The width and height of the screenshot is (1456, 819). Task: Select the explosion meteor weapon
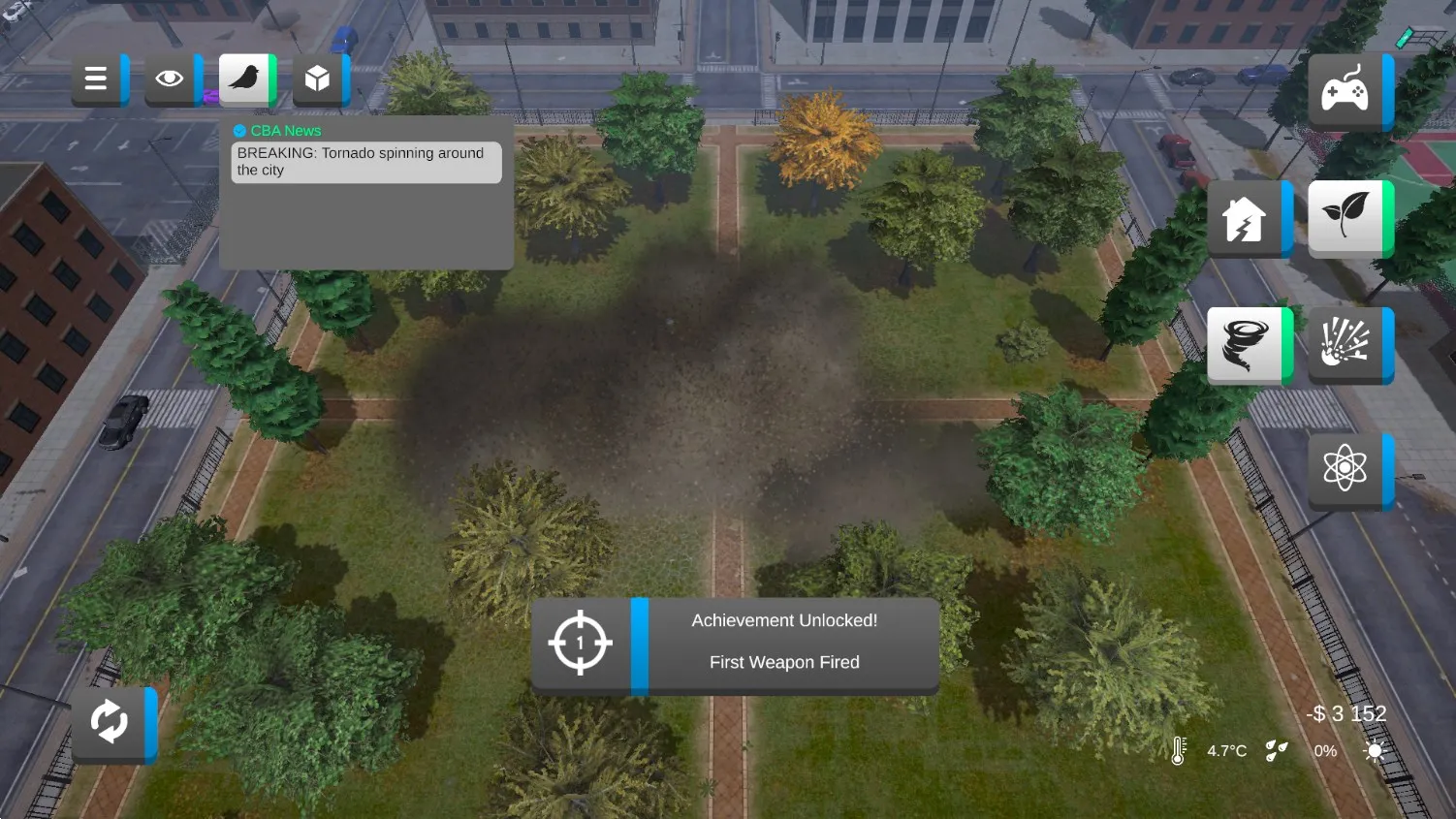[1345, 345]
